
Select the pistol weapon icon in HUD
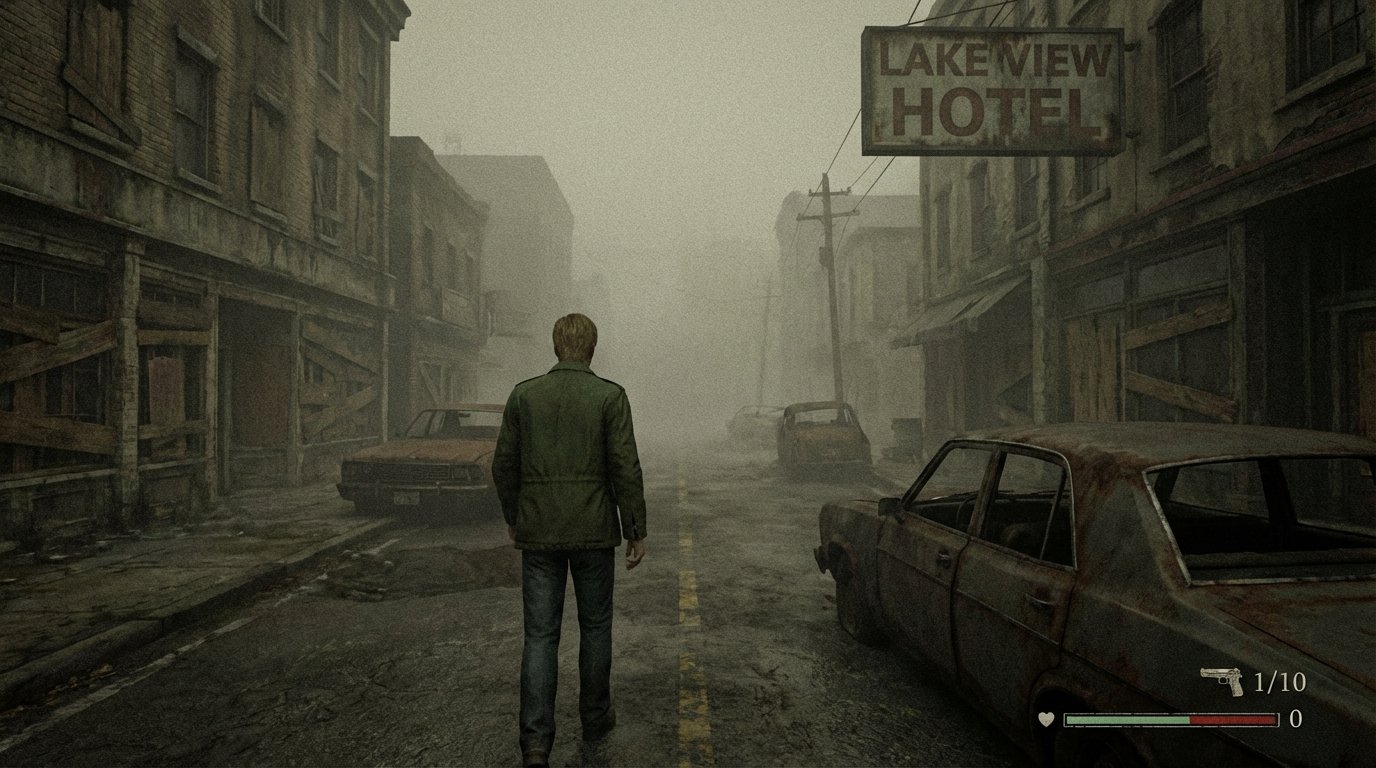click(1214, 678)
